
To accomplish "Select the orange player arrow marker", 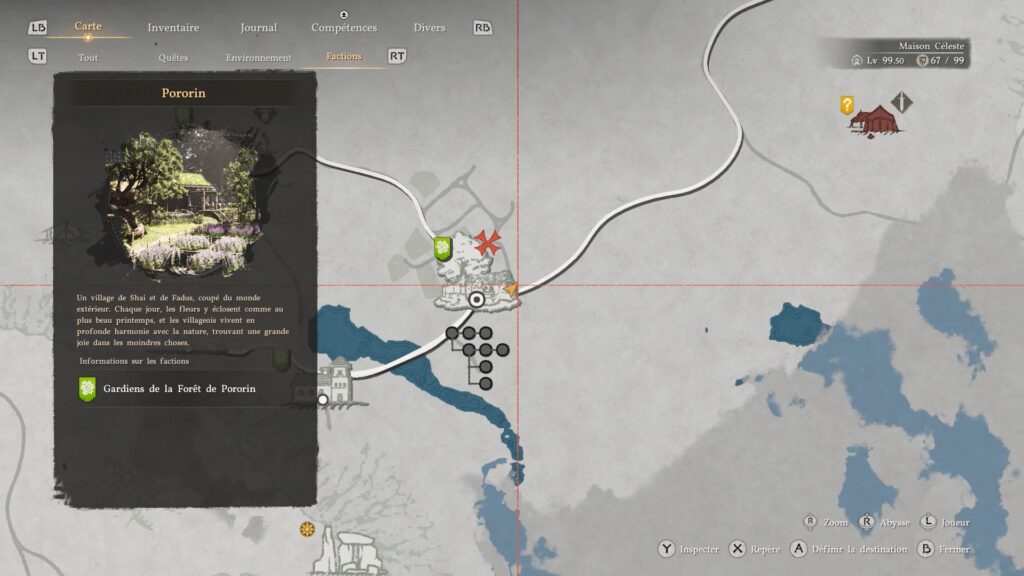I will (511, 289).
